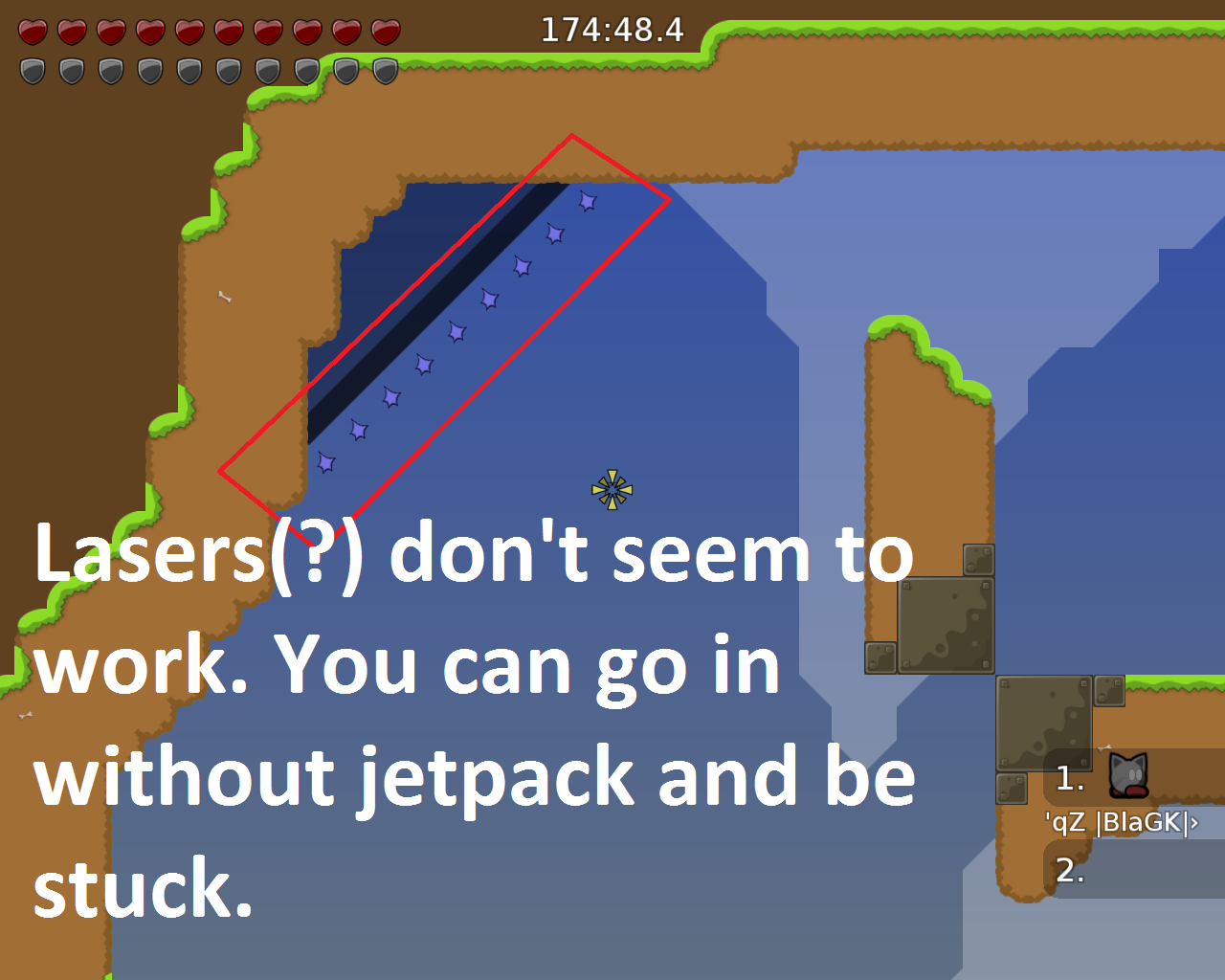The width and height of the screenshot is (1225, 980).
Task: Select the spinning yellow pickup in the water
Action: click(611, 488)
